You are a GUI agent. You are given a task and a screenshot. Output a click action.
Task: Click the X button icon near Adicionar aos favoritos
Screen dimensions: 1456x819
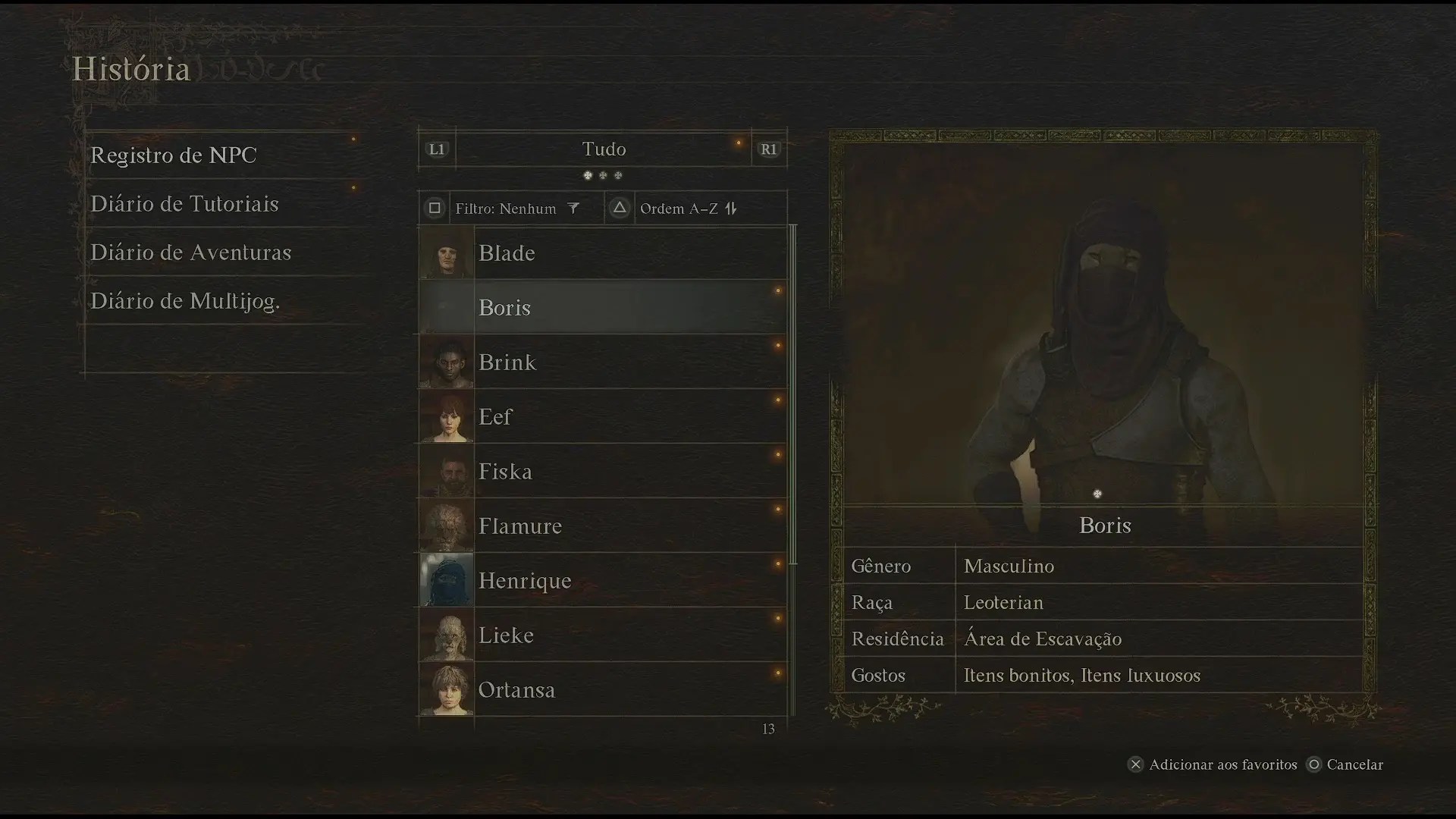pos(1135,765)
